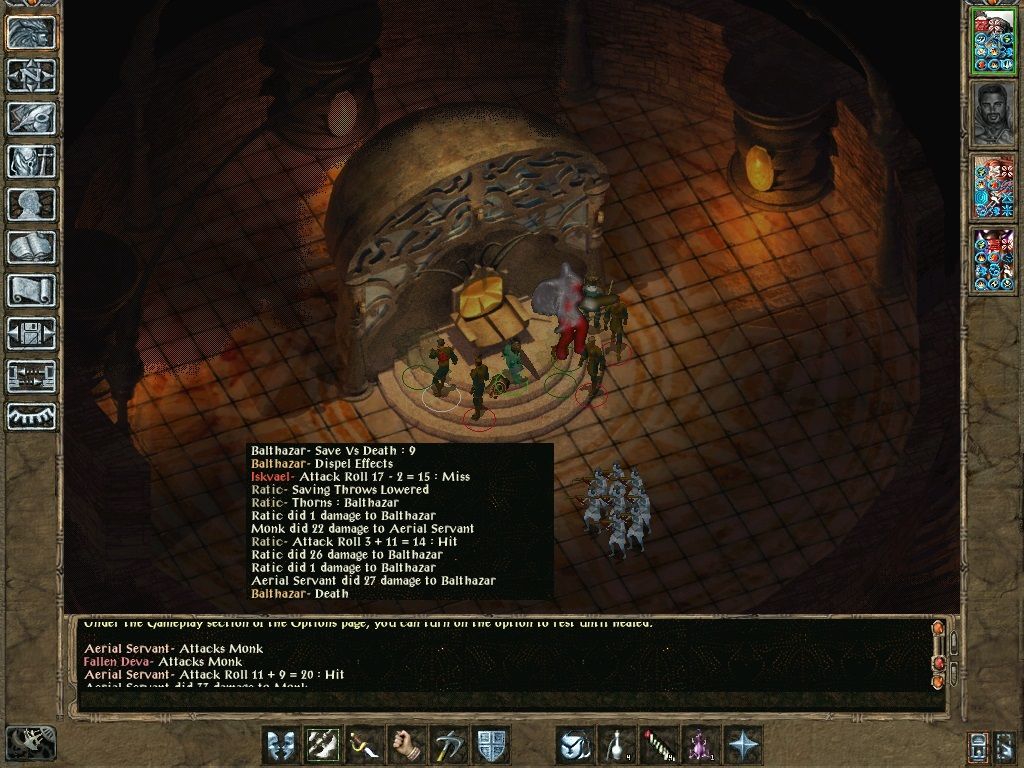Activate the talk masks action button
Screen dimensions: 1024x768
pyautogui.click(x=281, y=746)
